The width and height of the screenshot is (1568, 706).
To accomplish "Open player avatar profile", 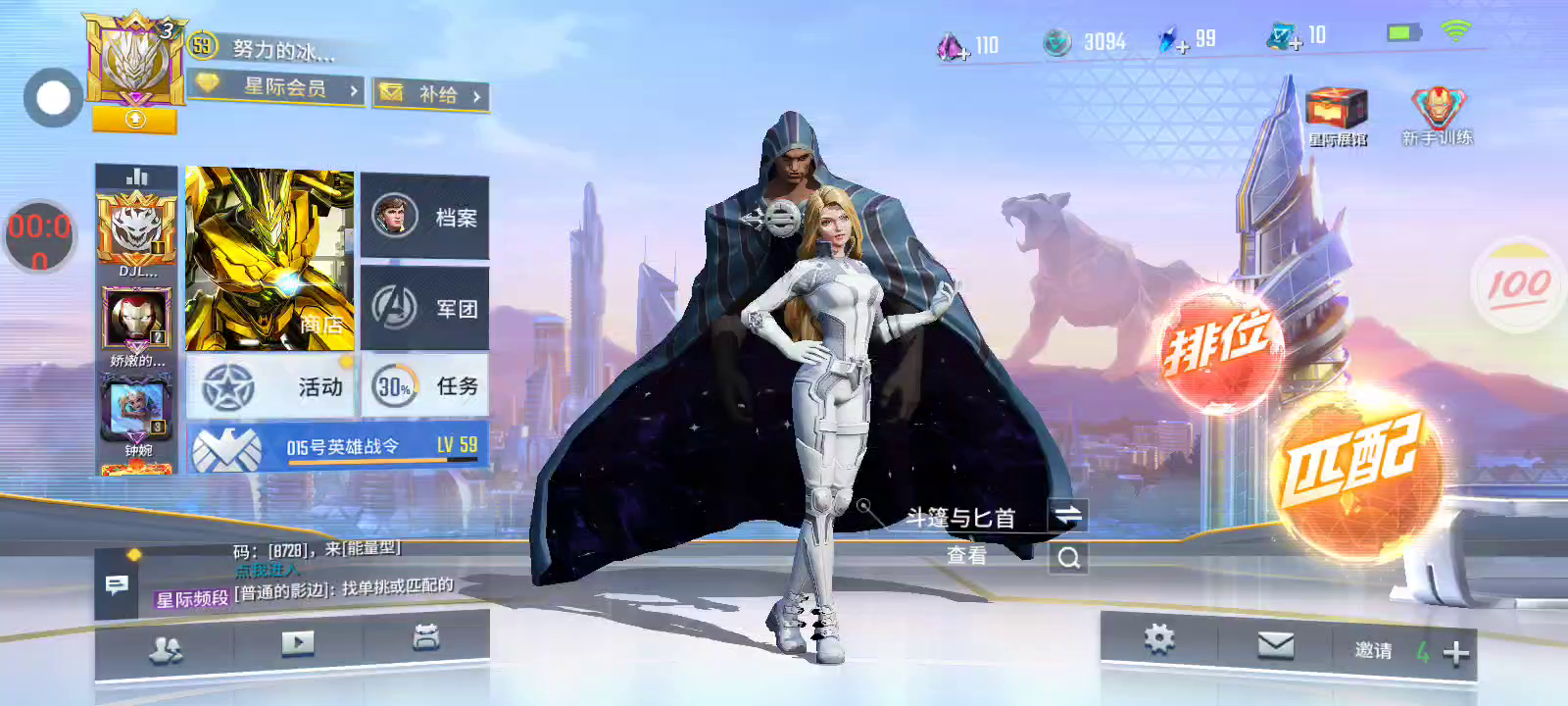I will tap(133, 61).
